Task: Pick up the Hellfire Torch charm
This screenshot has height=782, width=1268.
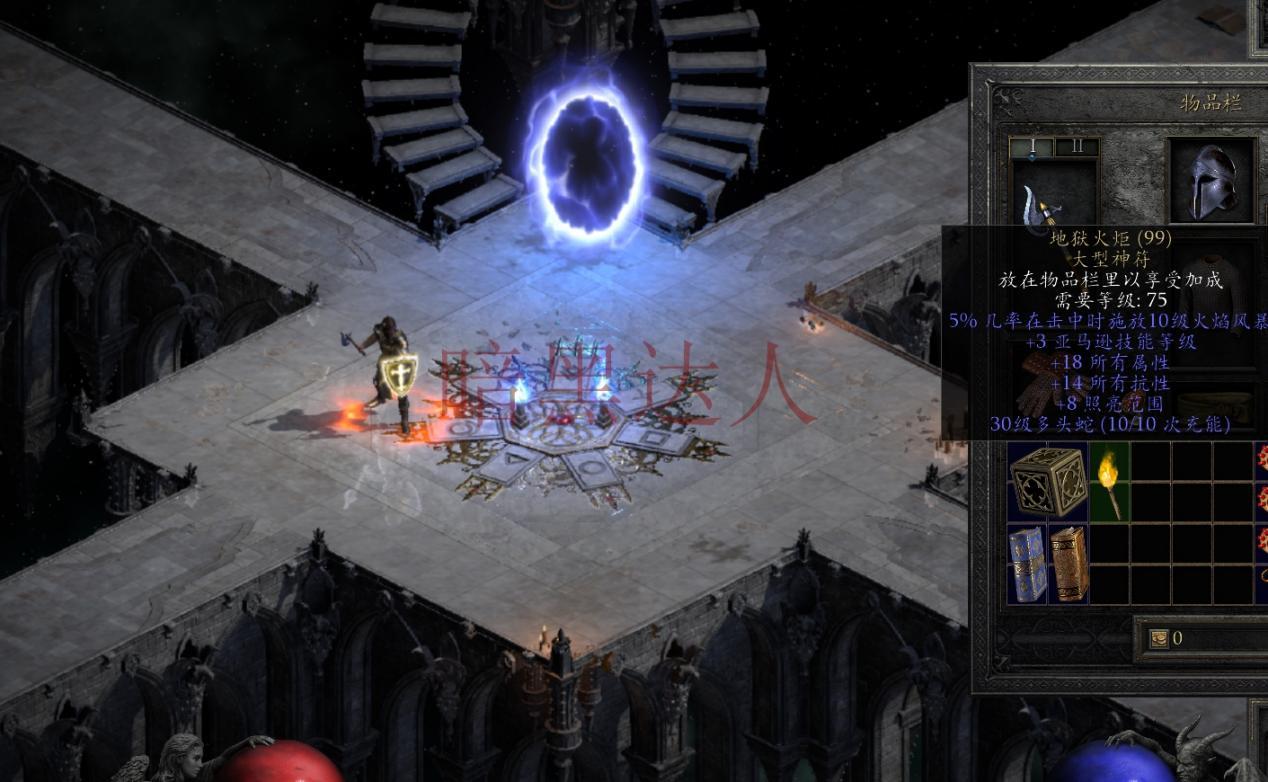Action: pyautogui.click(x=1109, y=482)
